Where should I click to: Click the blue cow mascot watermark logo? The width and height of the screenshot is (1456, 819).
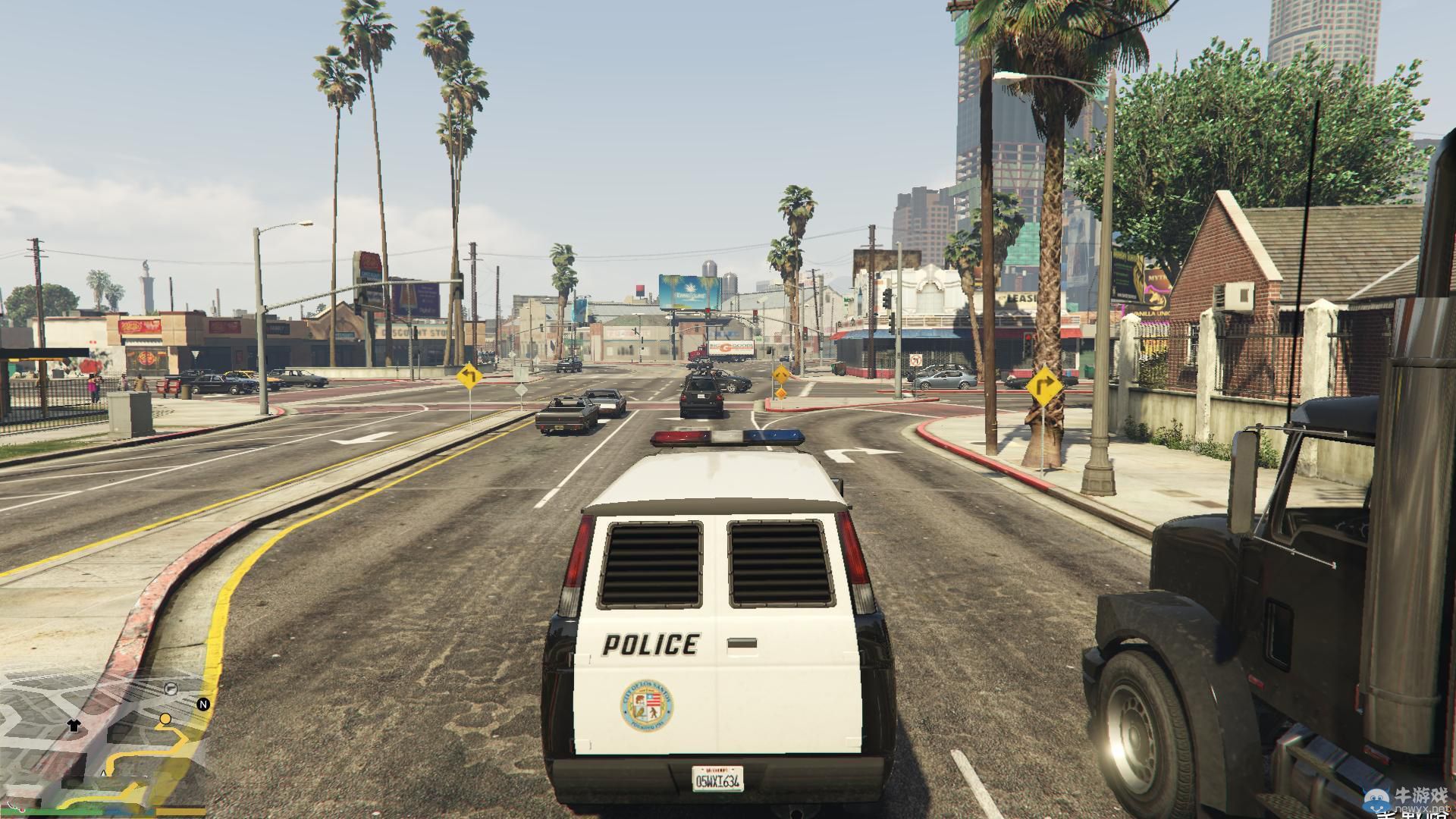click(1378, 800)
